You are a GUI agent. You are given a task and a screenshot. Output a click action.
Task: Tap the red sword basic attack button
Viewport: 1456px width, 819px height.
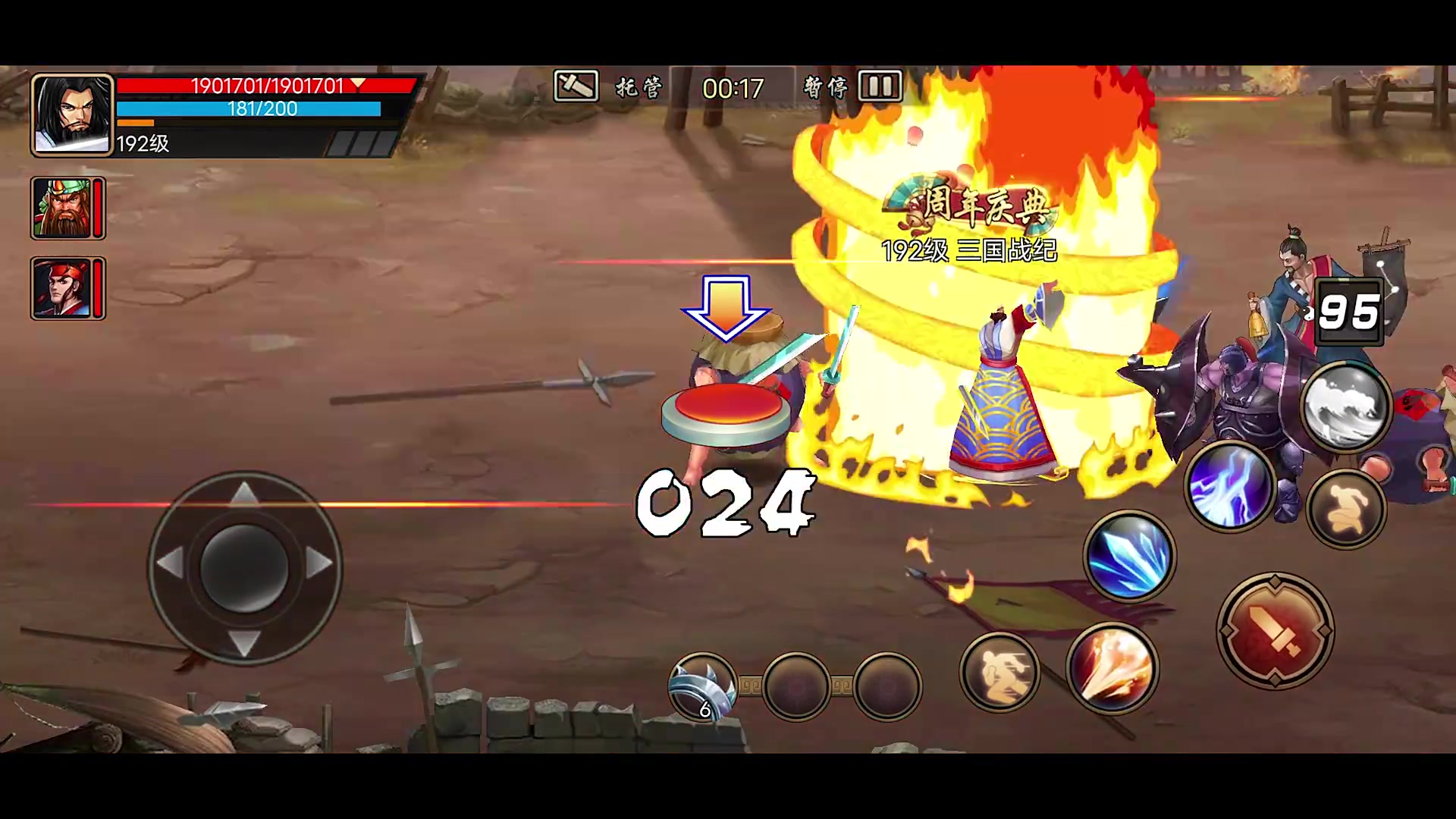coord(1276,631)
